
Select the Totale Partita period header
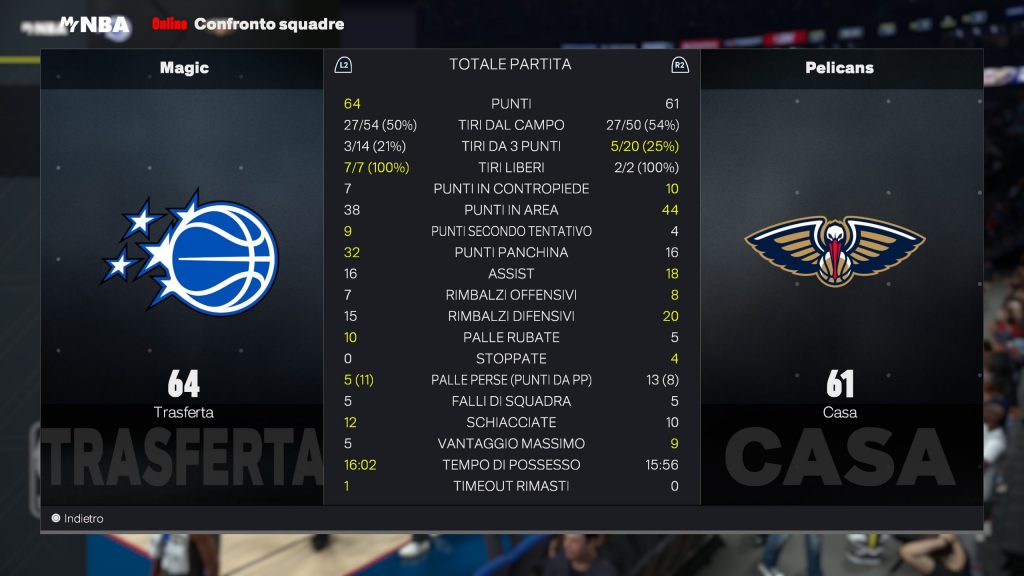click(x=510, y=64)
